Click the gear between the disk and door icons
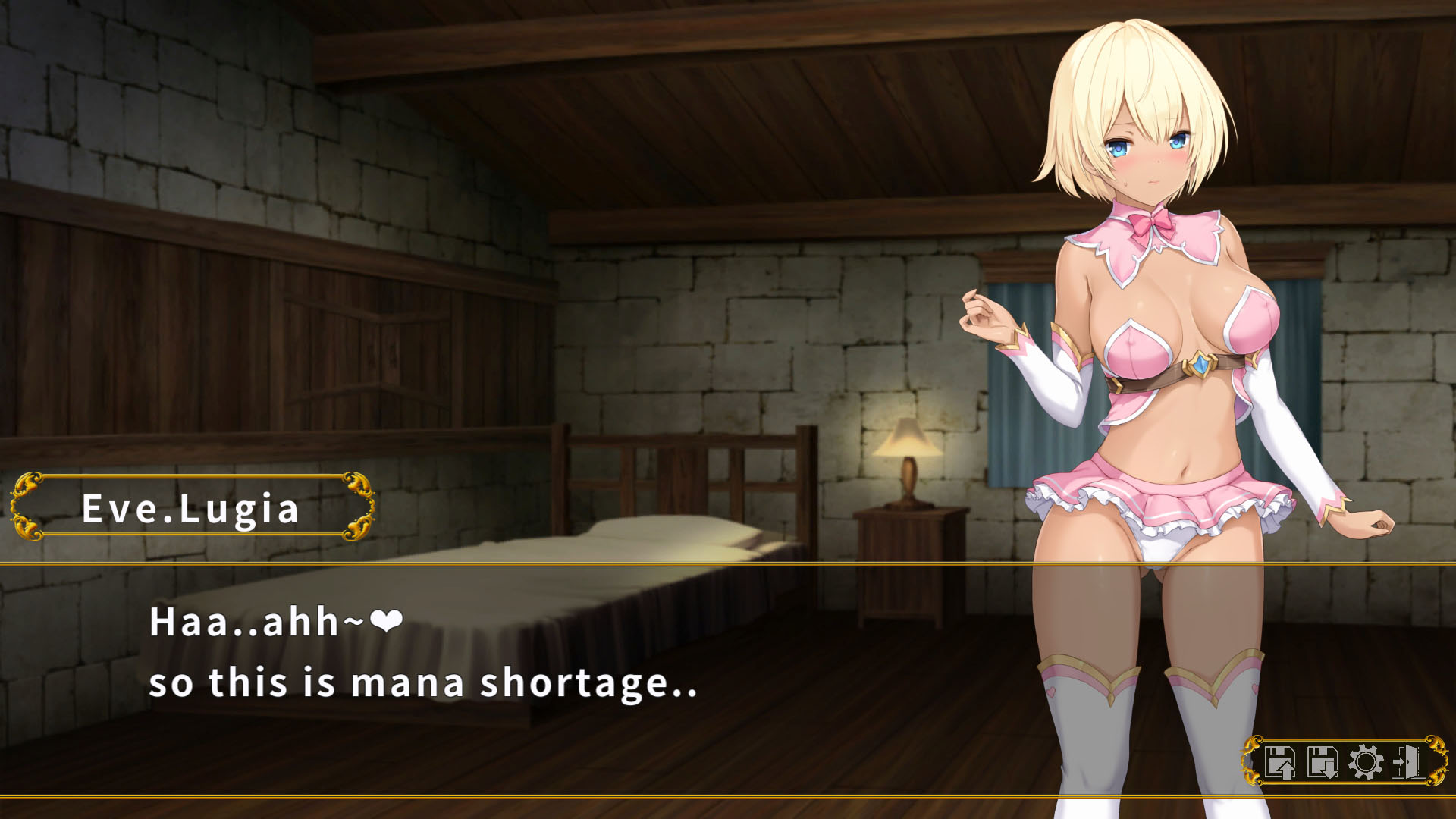 [1365, 761]
